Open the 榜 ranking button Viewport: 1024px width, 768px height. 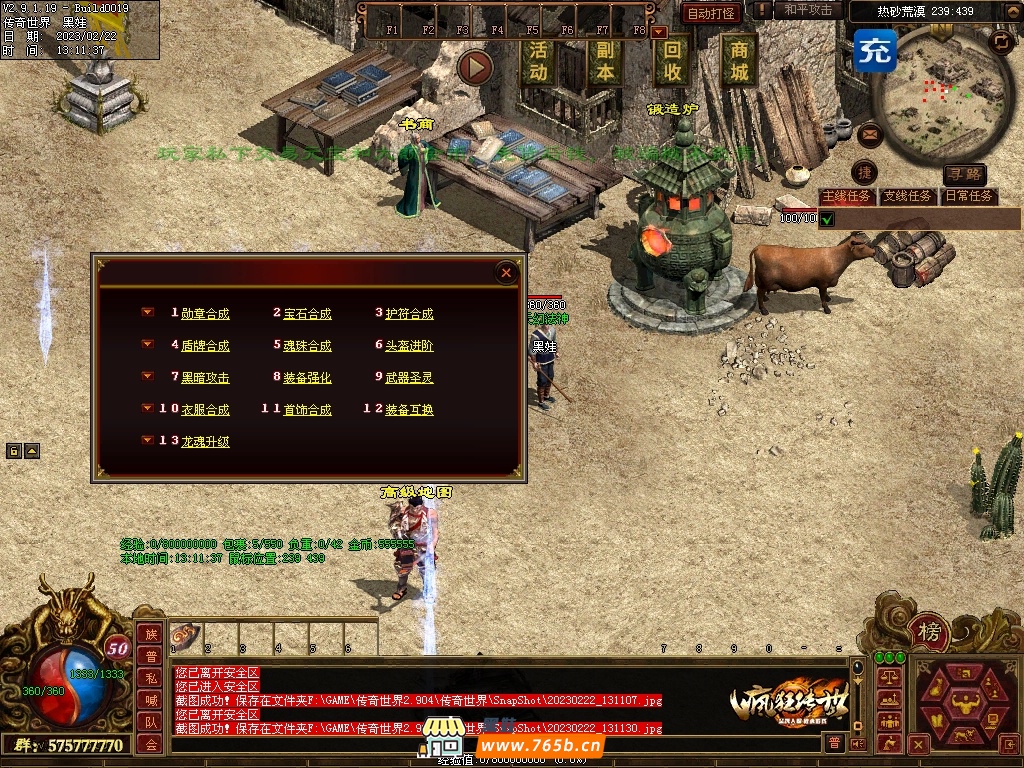point(930,632)
